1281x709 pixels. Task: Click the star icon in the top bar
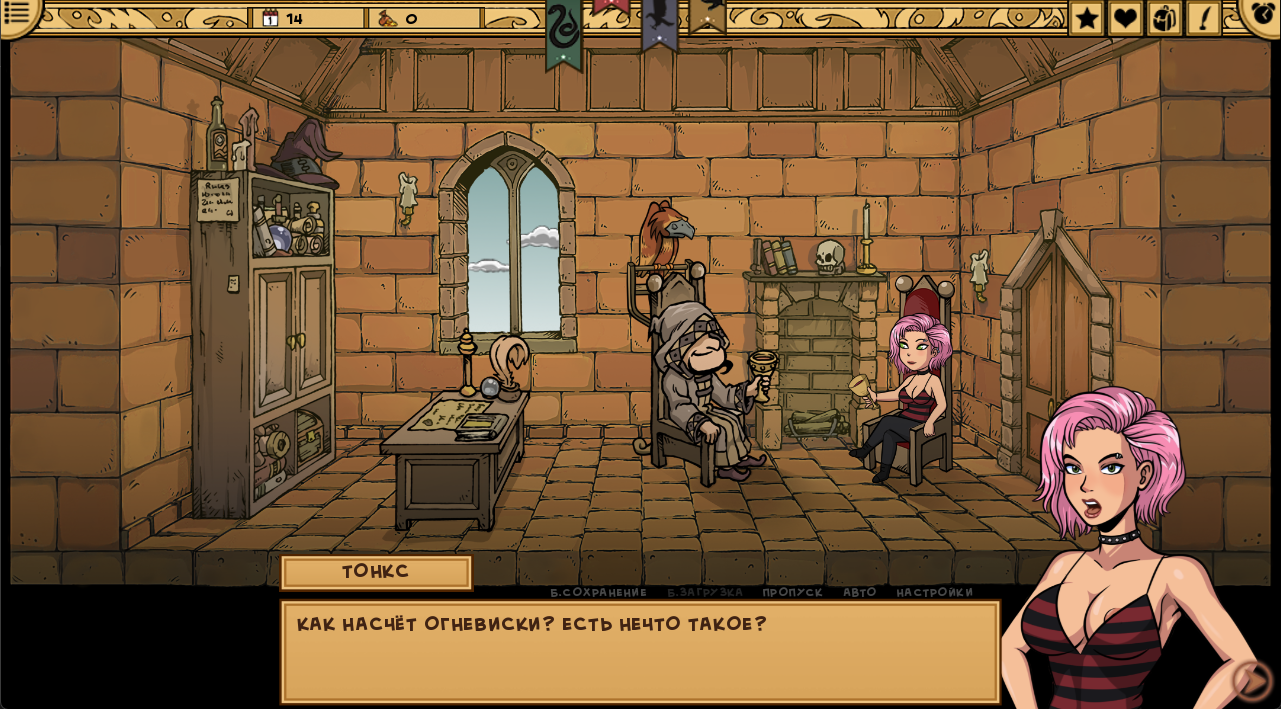(1087, 18)
